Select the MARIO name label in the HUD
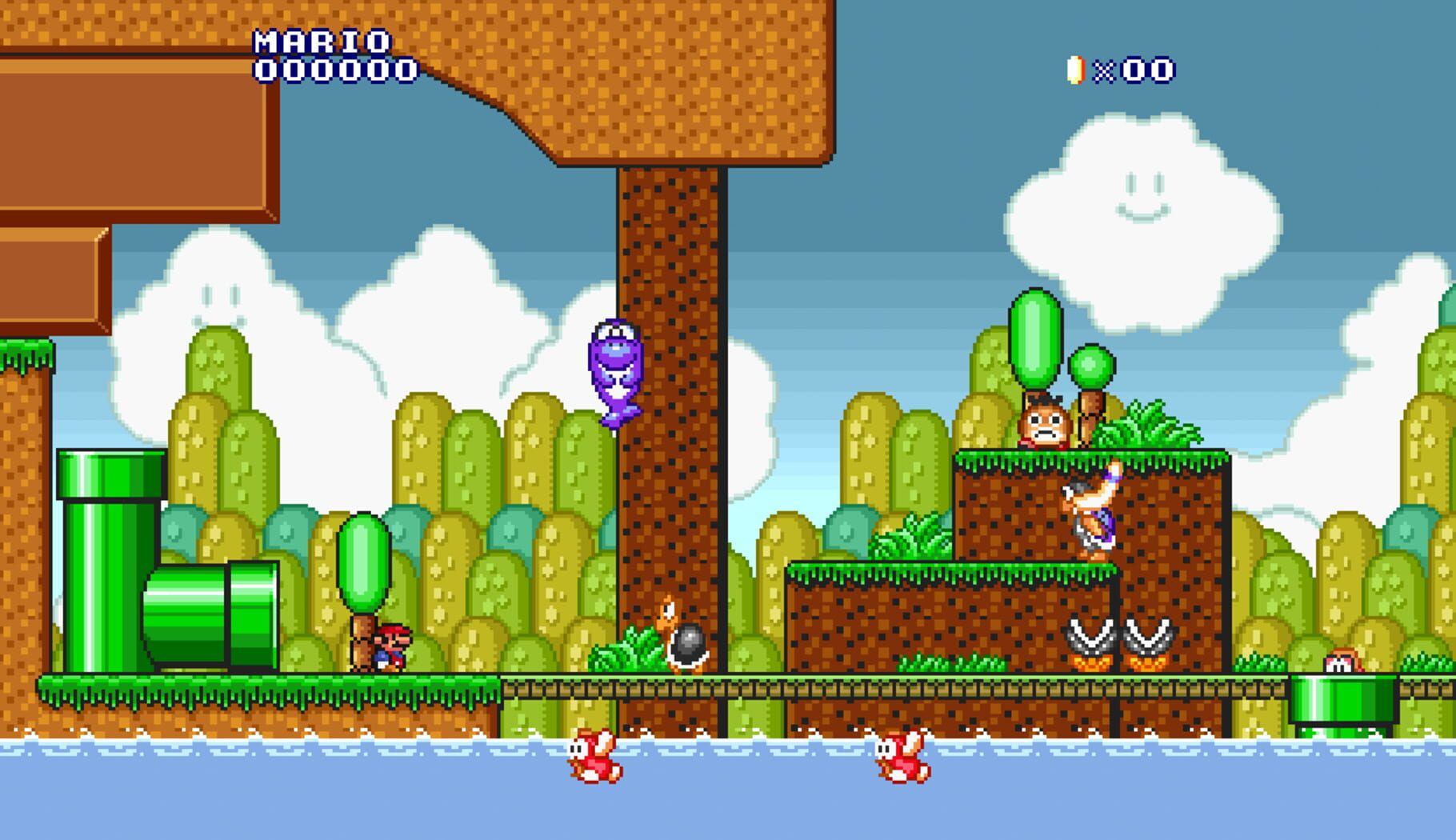This screenshot has height=840, width=1456. coord(320,40)
